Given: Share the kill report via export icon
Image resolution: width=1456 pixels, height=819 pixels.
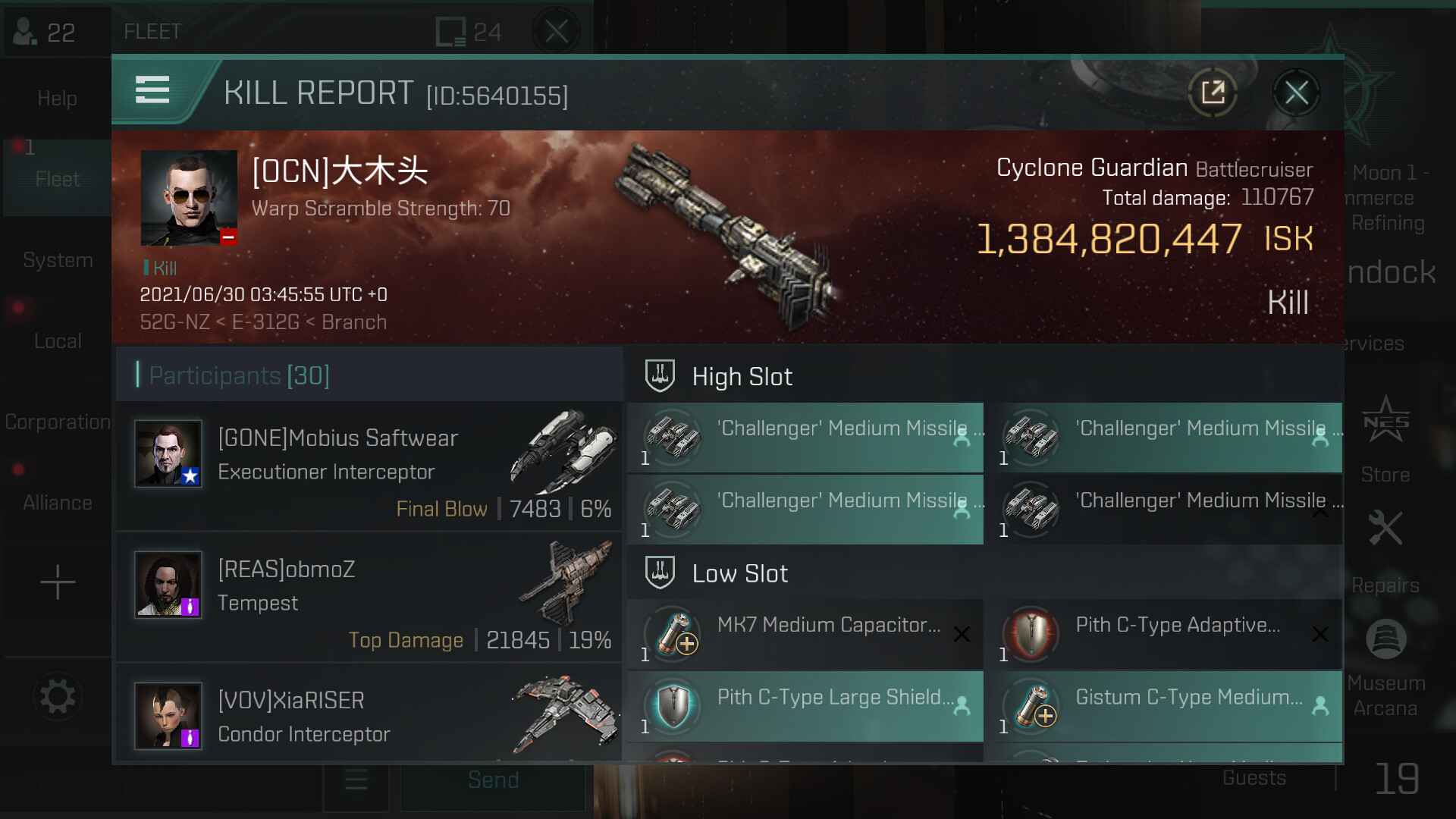Looking at the screenshot, I should 1213,93.
